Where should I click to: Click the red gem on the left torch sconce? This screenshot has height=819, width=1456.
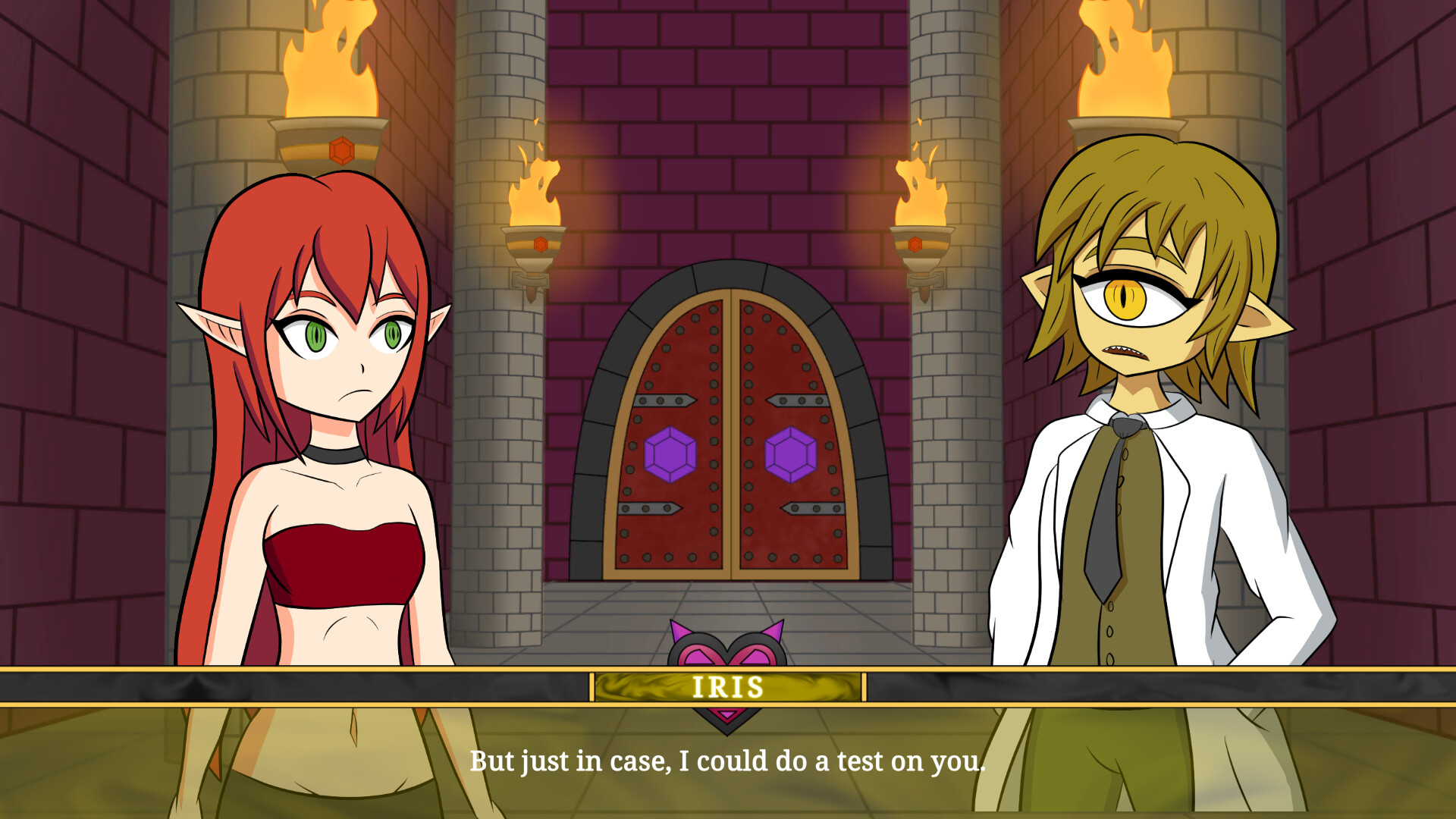tap(343, 150)
